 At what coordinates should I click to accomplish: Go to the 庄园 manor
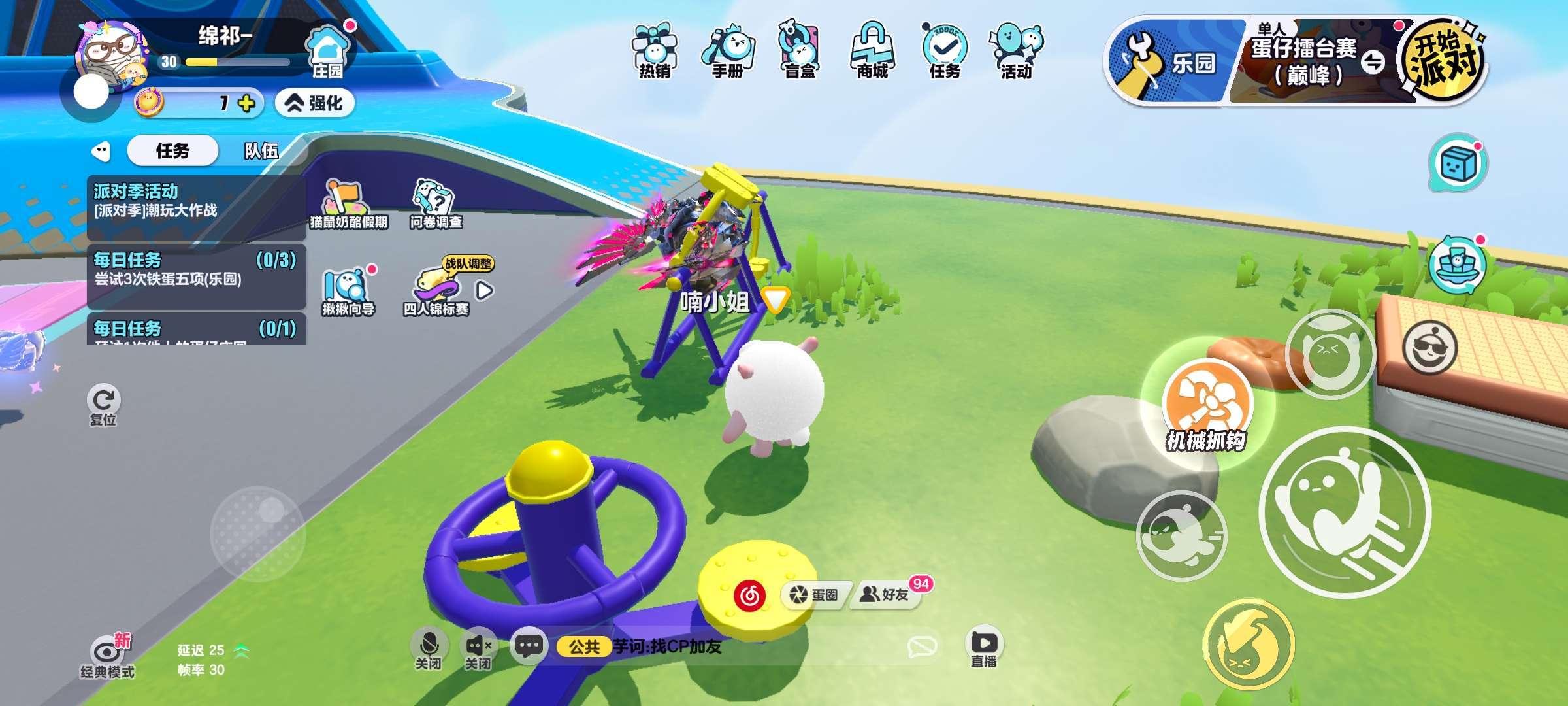[327, 52]
